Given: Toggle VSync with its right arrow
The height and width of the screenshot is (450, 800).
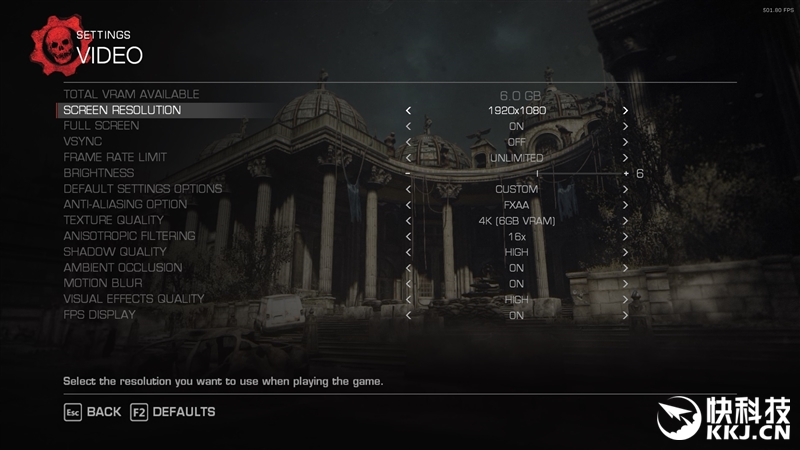Looking at the screenshot, I should [625, 142].
